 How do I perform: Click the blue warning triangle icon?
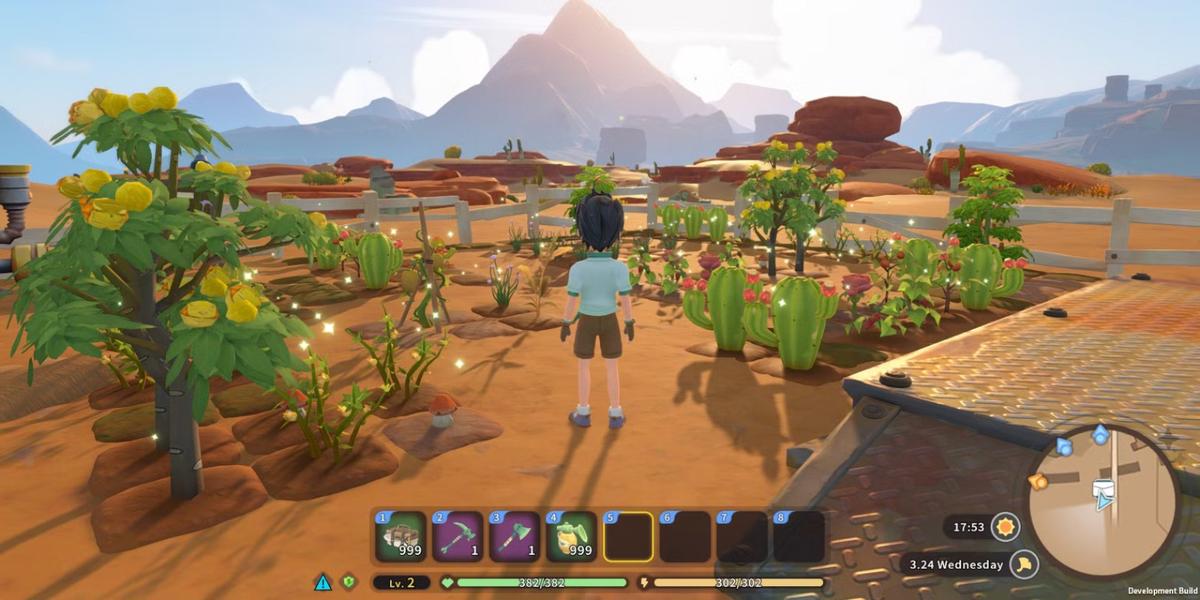click(x=323, y=582)
